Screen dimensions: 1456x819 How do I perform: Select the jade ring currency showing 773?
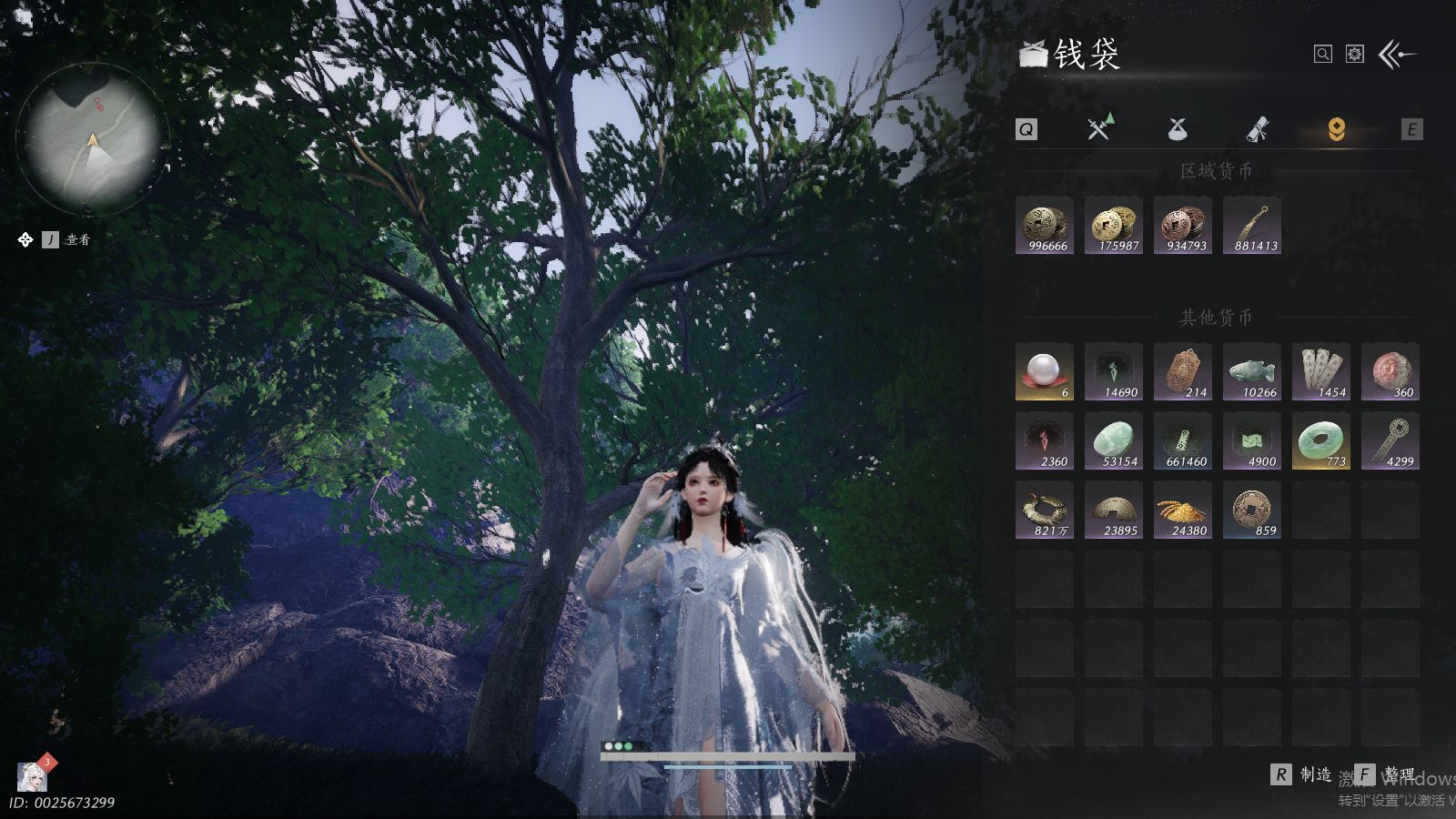click(1321, 441)
